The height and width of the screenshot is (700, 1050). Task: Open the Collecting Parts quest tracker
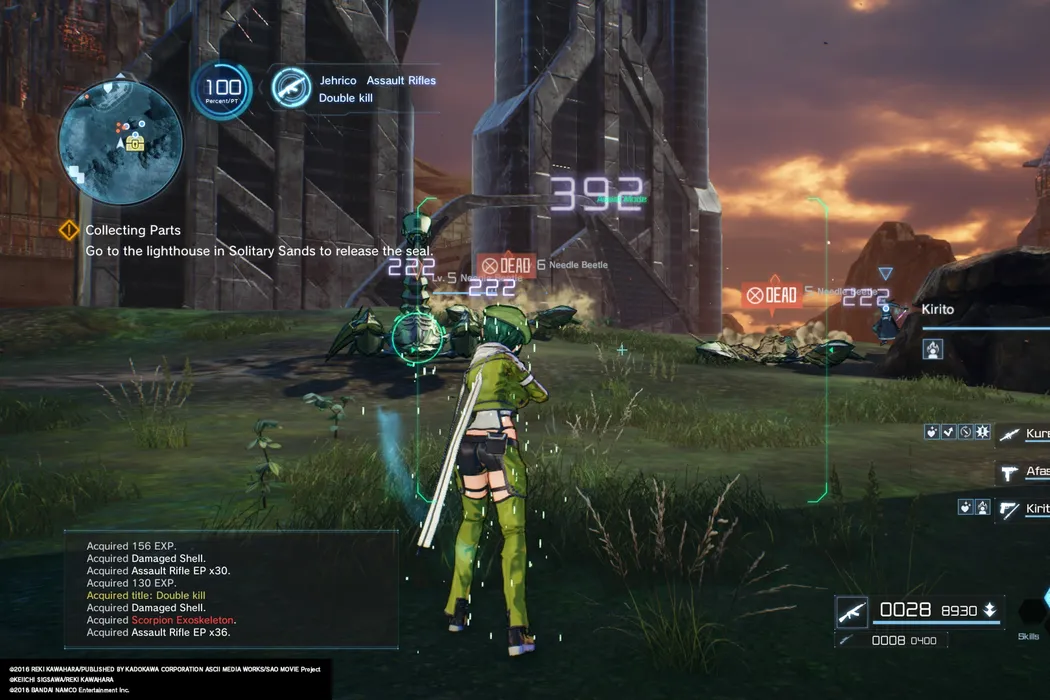coord(69,231)
